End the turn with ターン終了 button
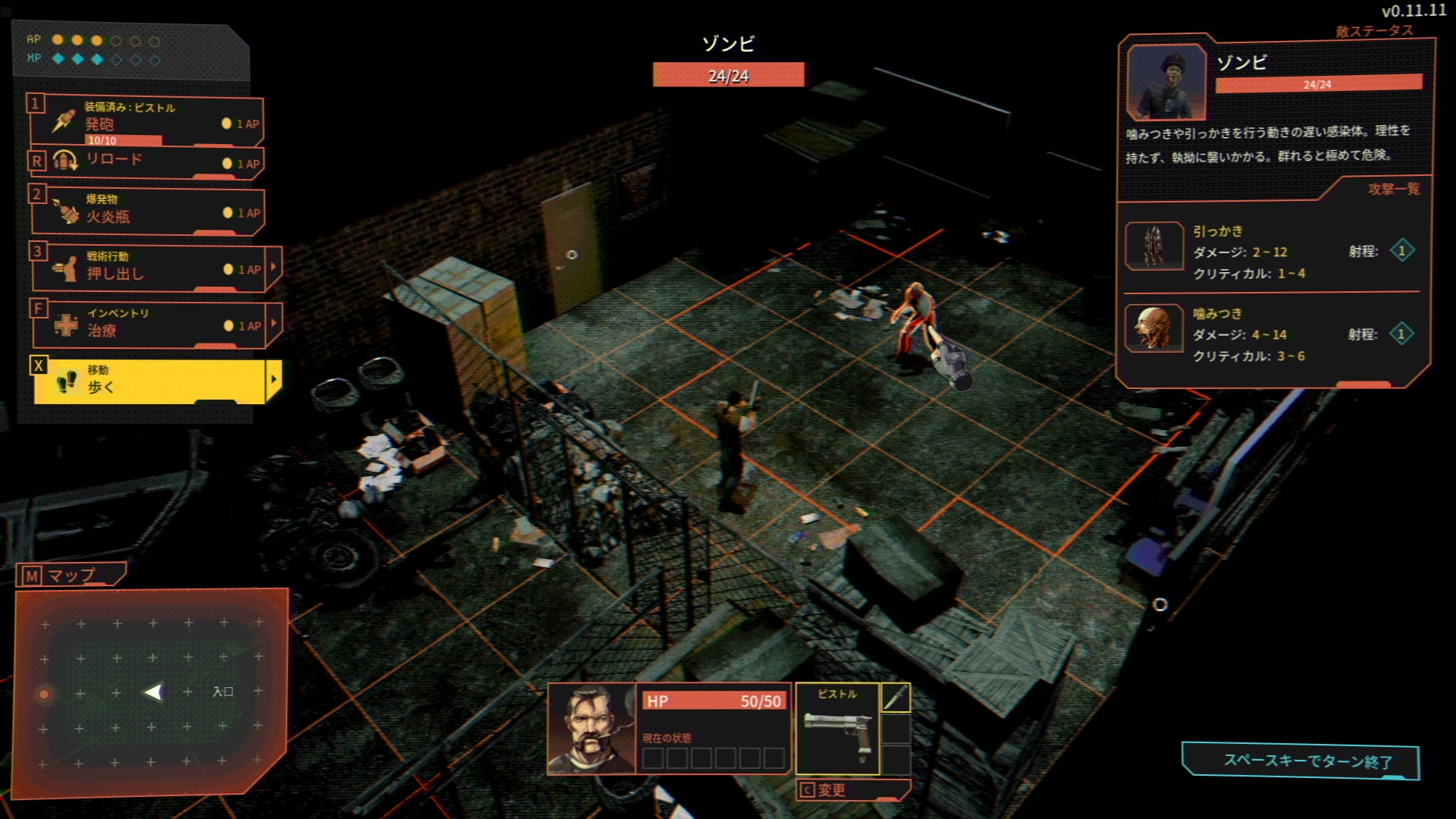The height and width of the screenshot is (819, 1456). 1301,761
